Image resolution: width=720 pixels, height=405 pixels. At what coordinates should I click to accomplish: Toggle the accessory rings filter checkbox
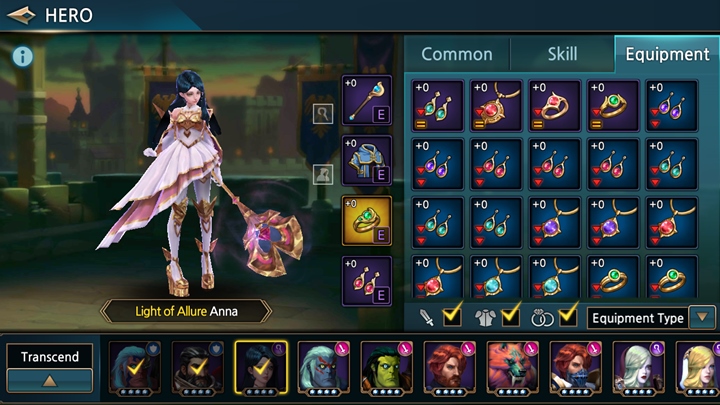[x=568, y=318]
